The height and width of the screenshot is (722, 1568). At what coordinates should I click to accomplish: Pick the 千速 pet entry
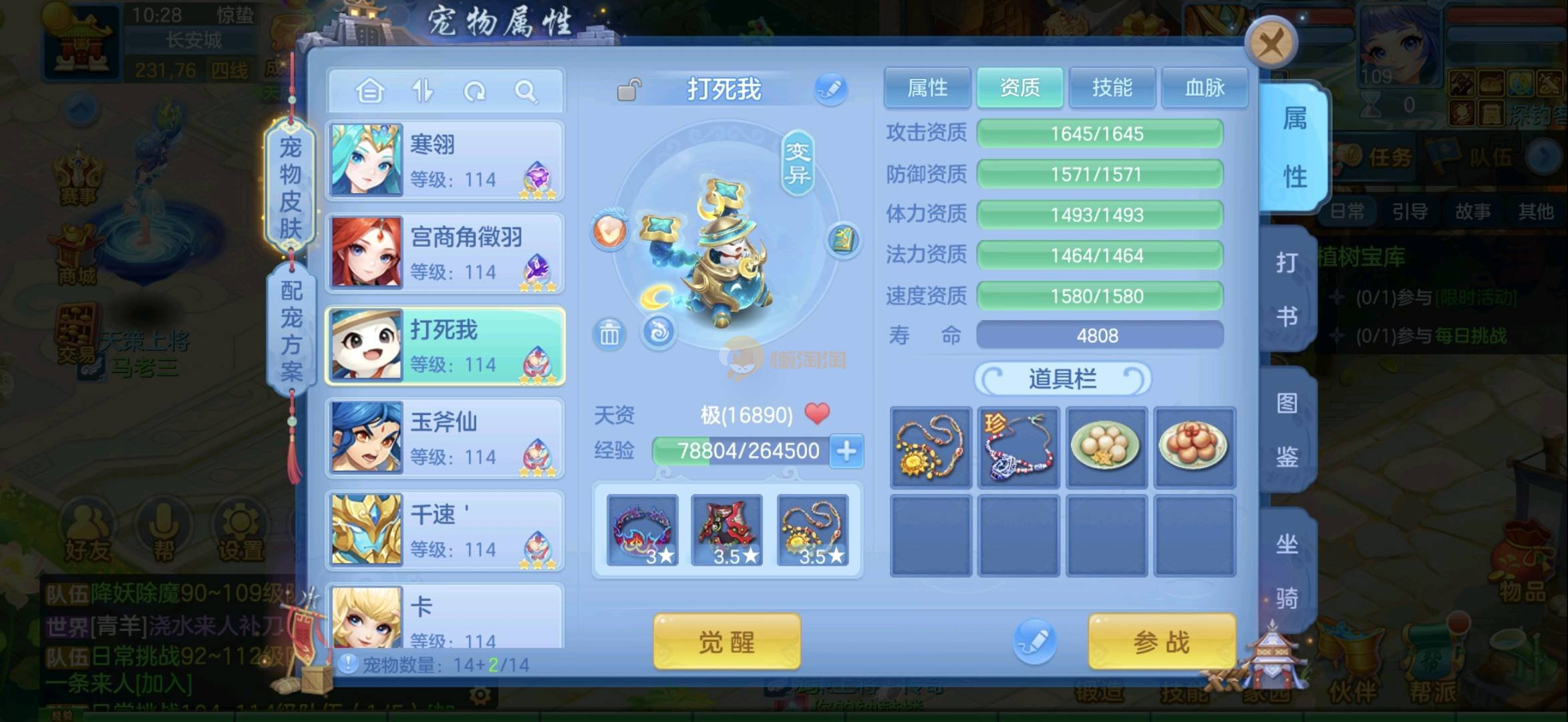pos(445,531)
